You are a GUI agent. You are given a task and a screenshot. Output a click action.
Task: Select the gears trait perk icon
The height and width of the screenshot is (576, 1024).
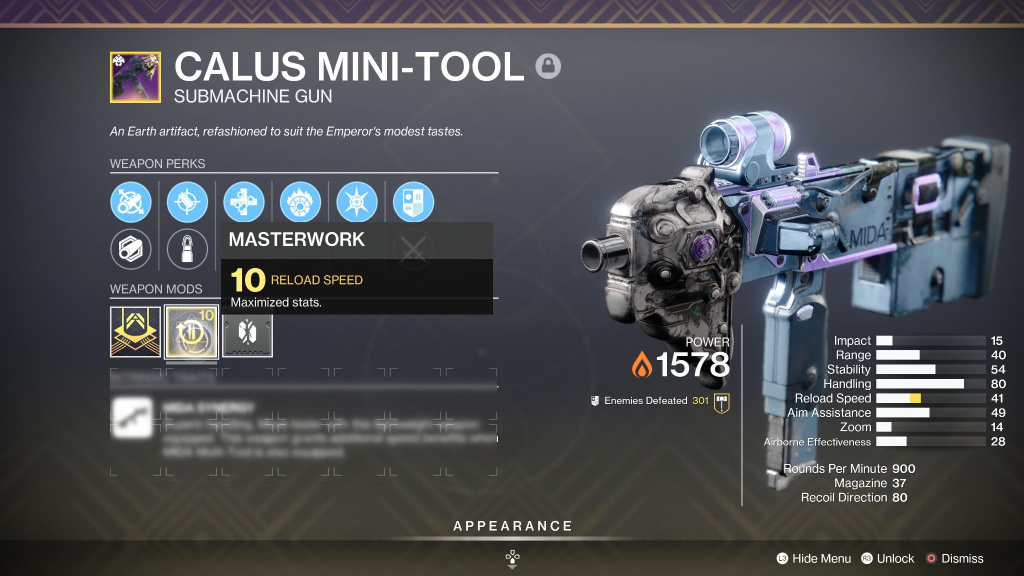tap(244, 202)
